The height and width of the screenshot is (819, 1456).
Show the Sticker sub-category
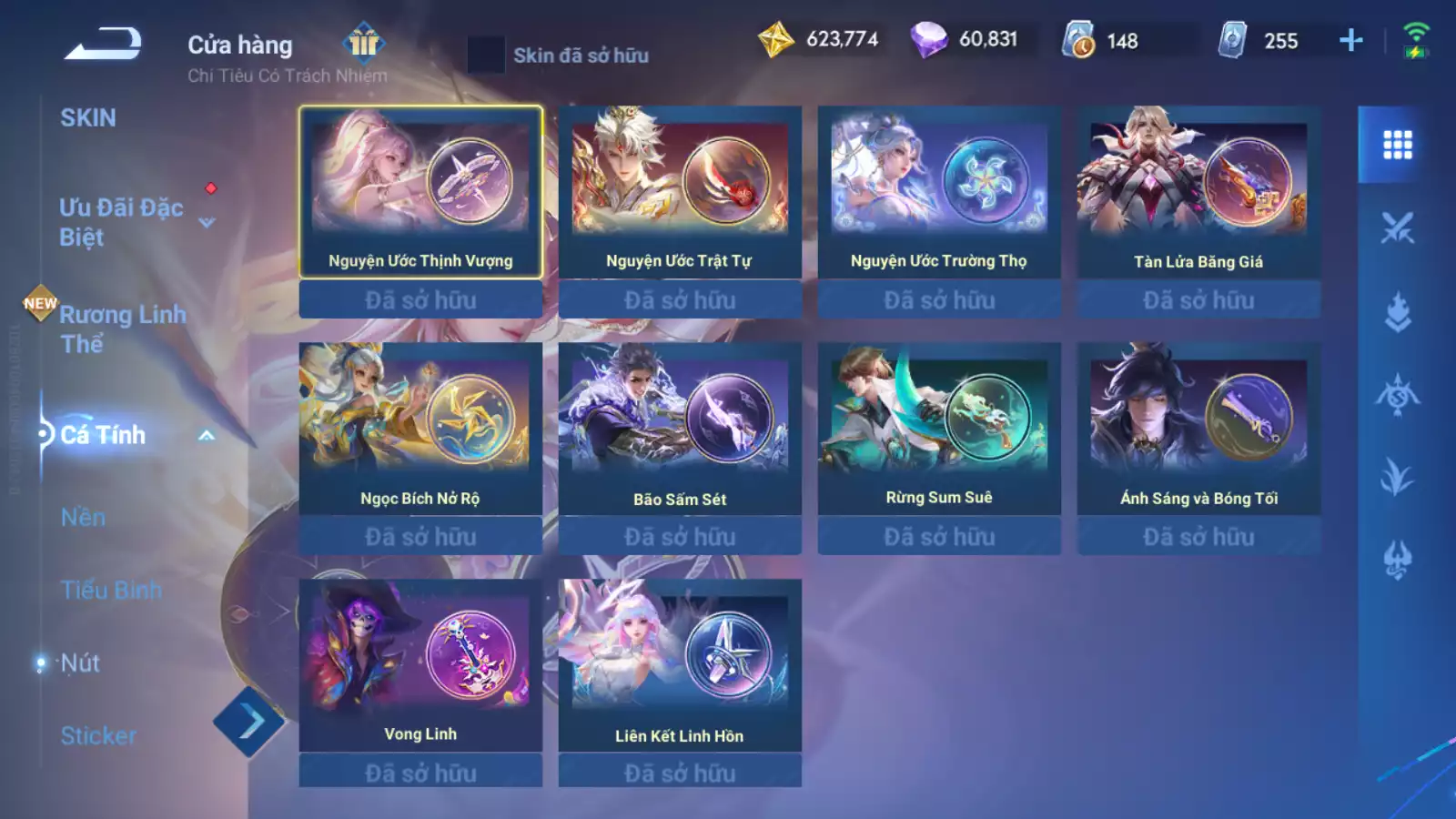point(98,735)
